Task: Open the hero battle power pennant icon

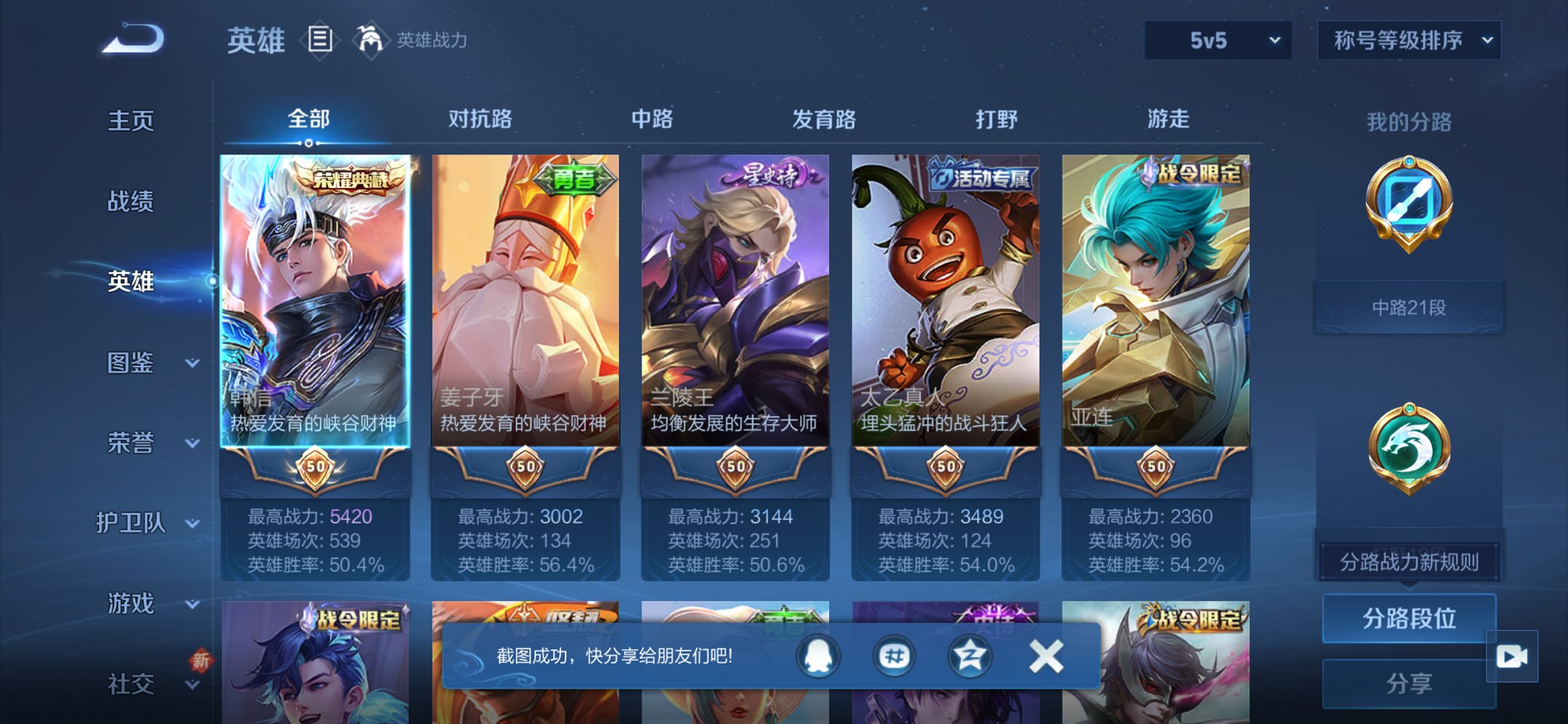Action: (372, 40)
